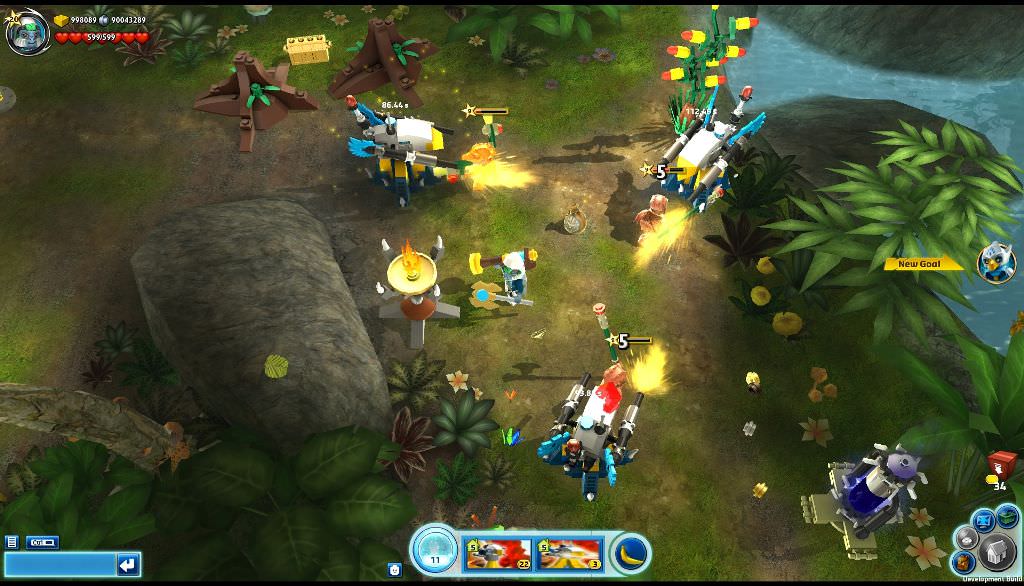This screenshot has height=586, width=1024.
Task: Click the New Goal notification
Action: [924, 264]
